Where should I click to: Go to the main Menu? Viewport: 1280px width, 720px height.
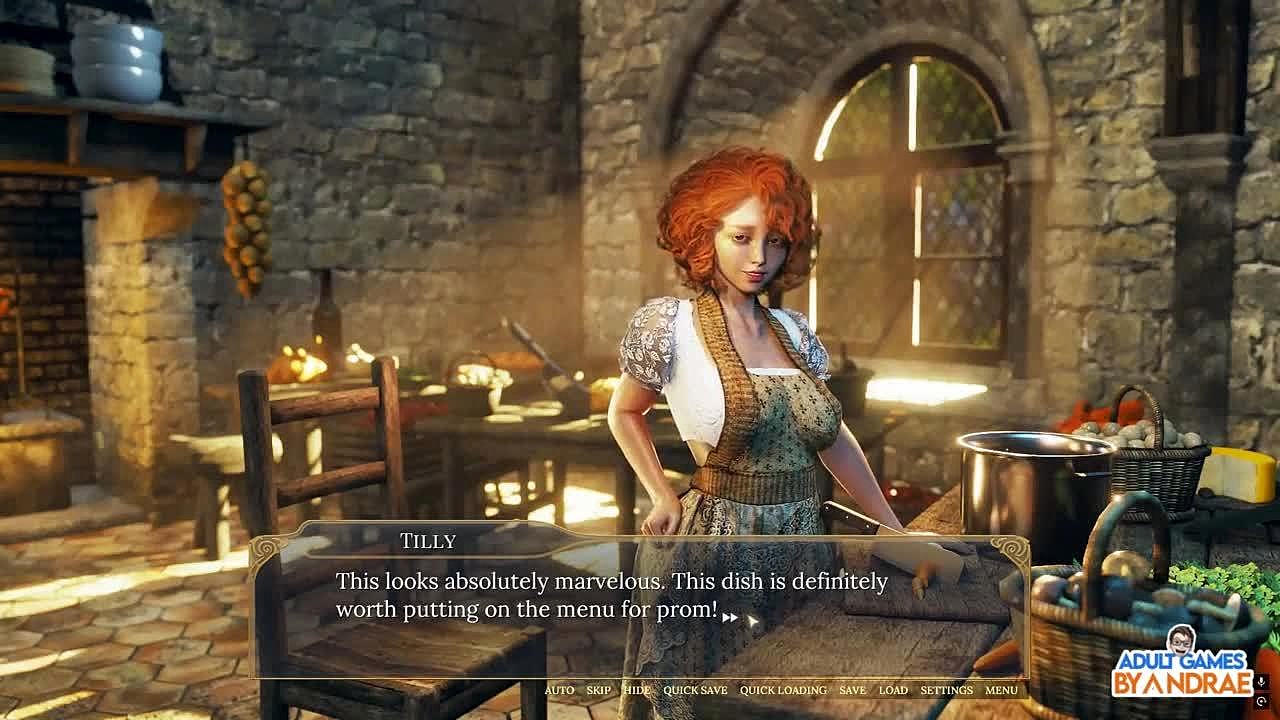[1001, 690]
